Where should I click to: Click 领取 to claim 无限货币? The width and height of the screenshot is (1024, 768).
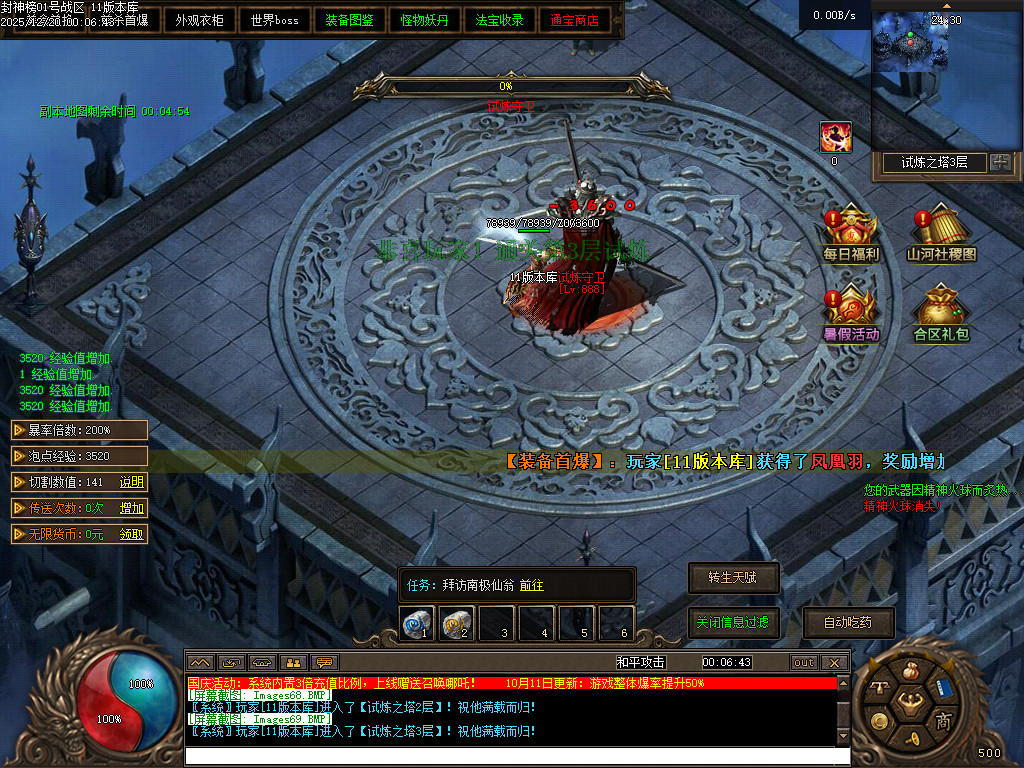(132, 534)
